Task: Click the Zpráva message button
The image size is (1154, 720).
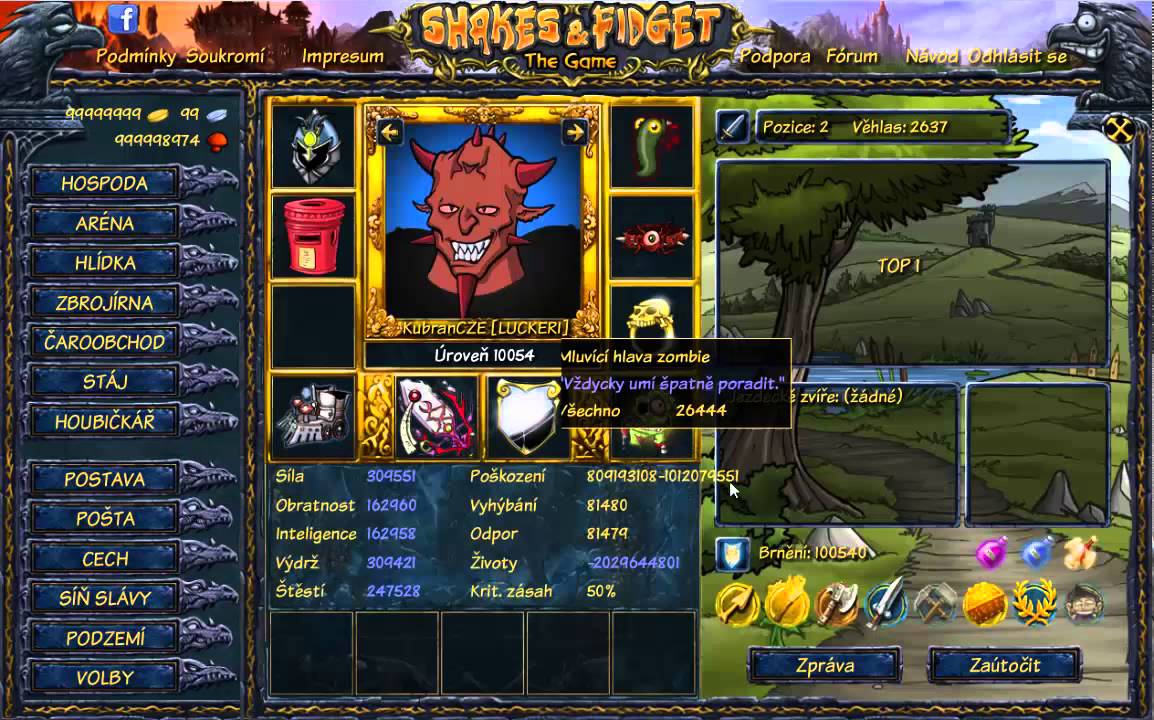Action: [x=824, y=665]
